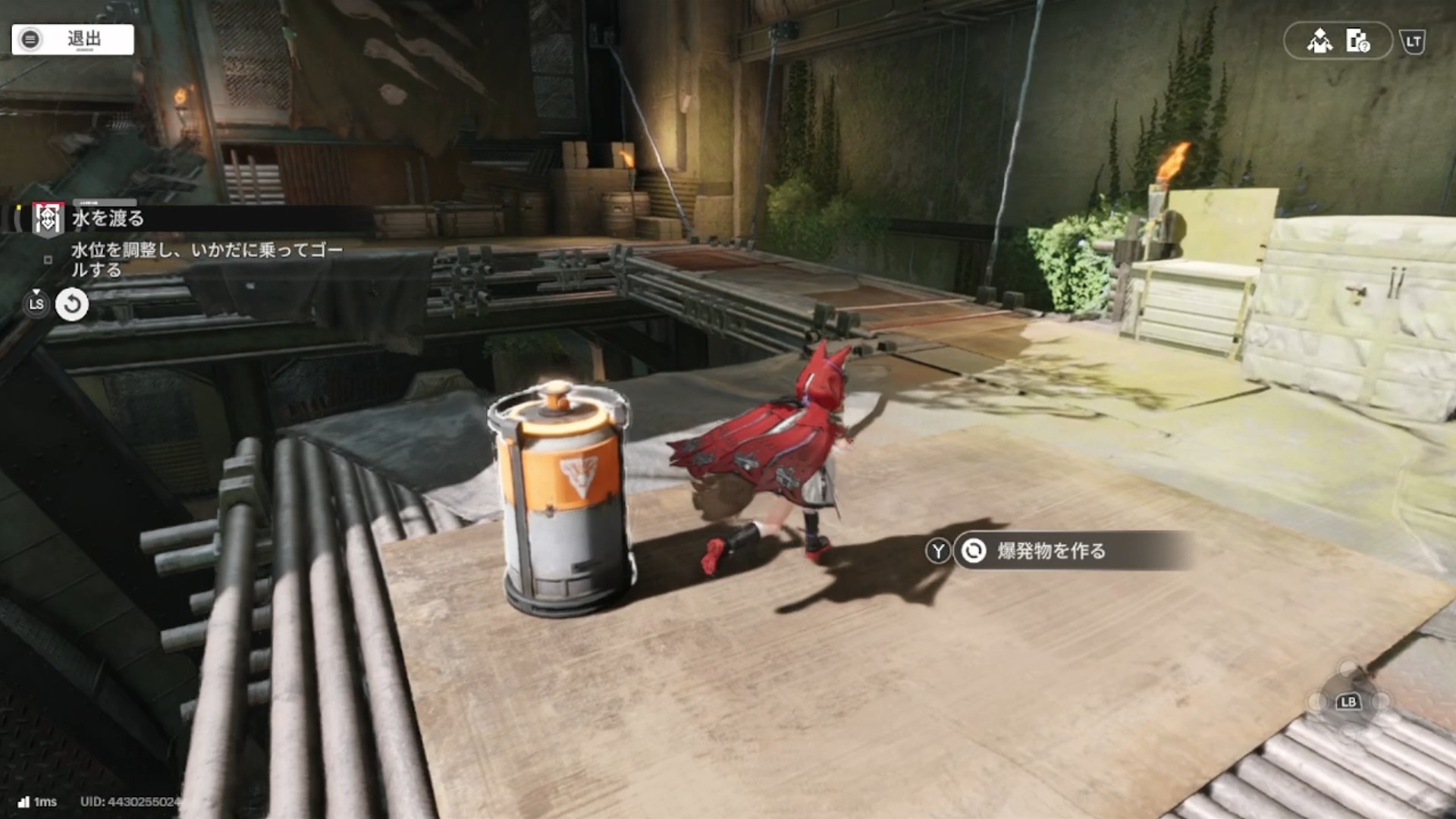Open the character figure icon at top right

[x=1319, y=41]
